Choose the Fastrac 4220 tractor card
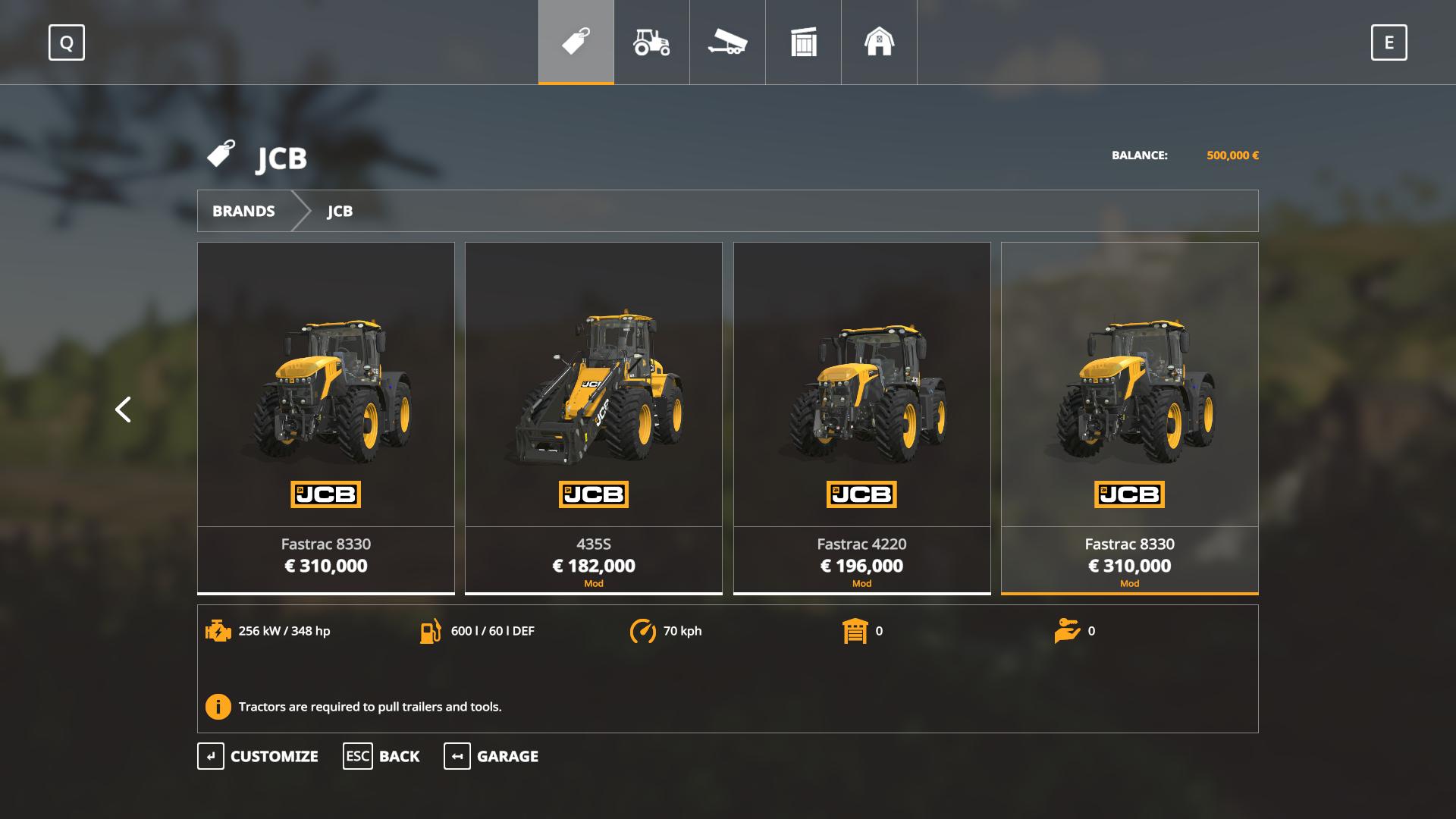The image size is (1456, 819). 861,417
